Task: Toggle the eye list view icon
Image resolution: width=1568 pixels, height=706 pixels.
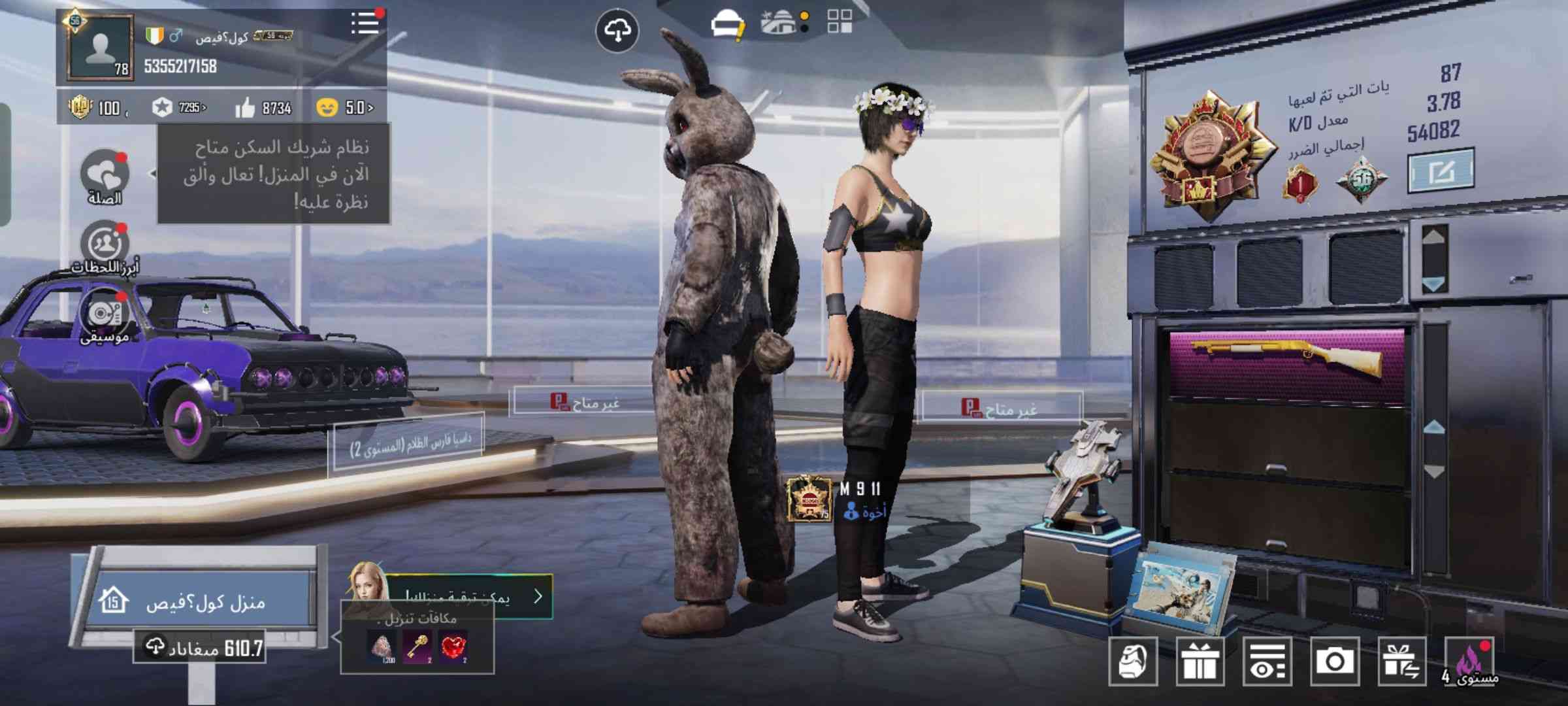Action: click(1267, 662)
